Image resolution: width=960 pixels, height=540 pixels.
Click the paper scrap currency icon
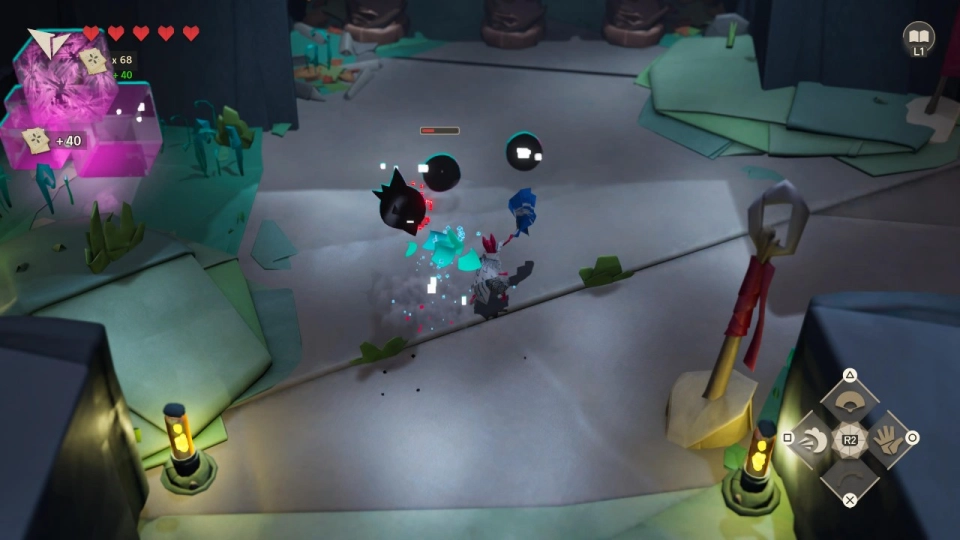click(94, 61)
